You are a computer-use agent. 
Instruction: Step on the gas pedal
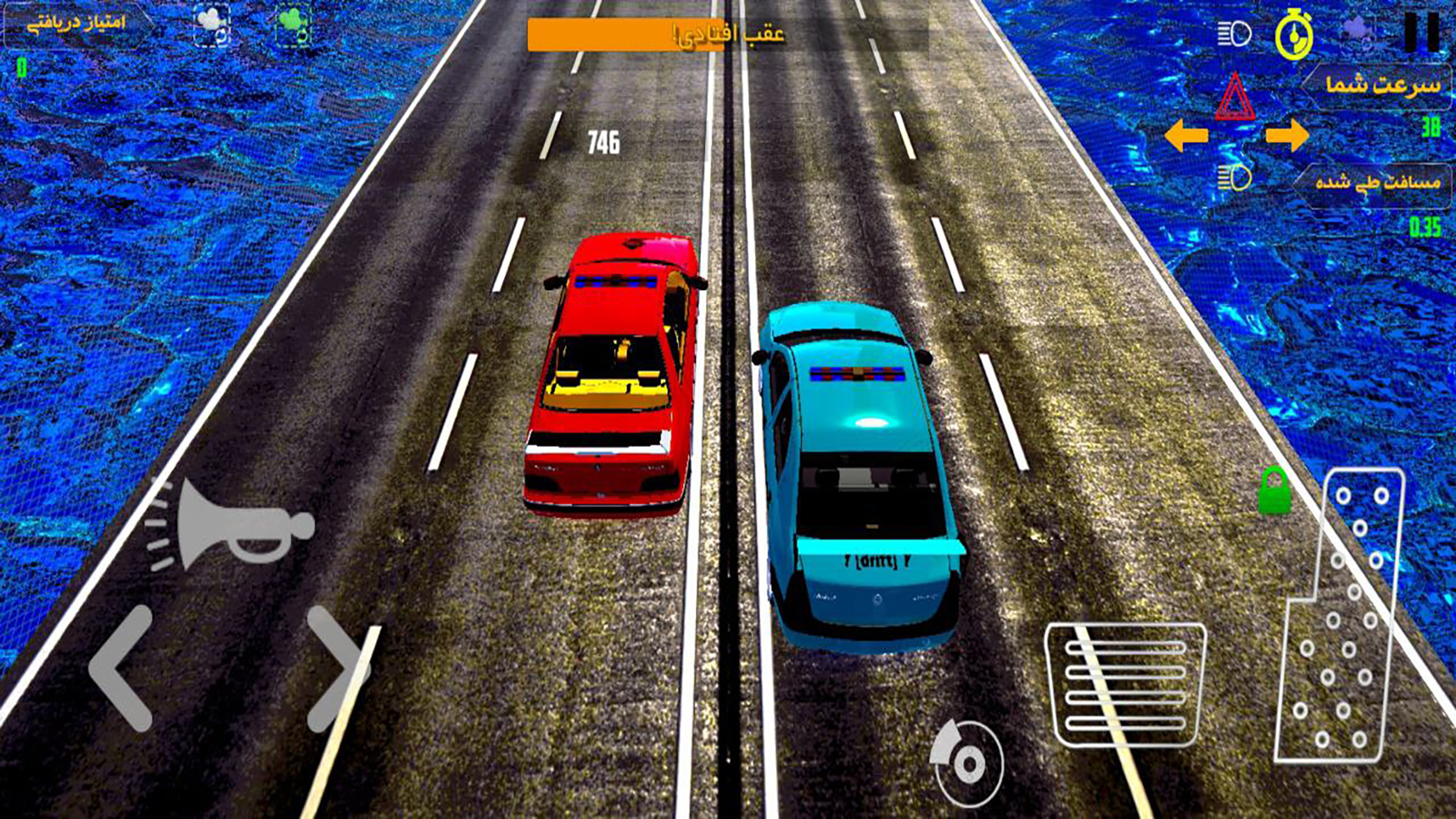1340,615
